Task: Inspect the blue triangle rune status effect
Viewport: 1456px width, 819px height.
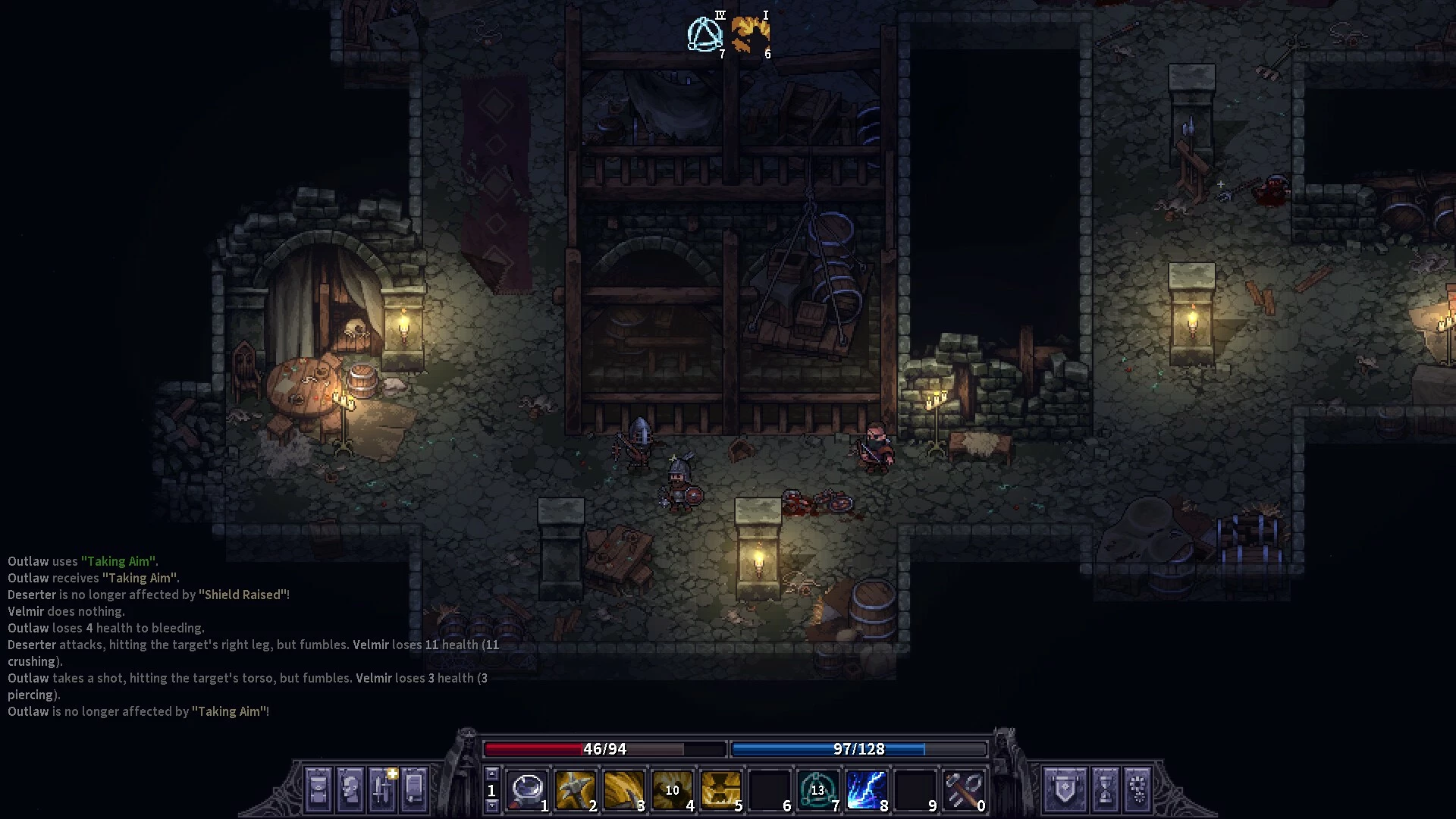Action: tap(704, 34)
